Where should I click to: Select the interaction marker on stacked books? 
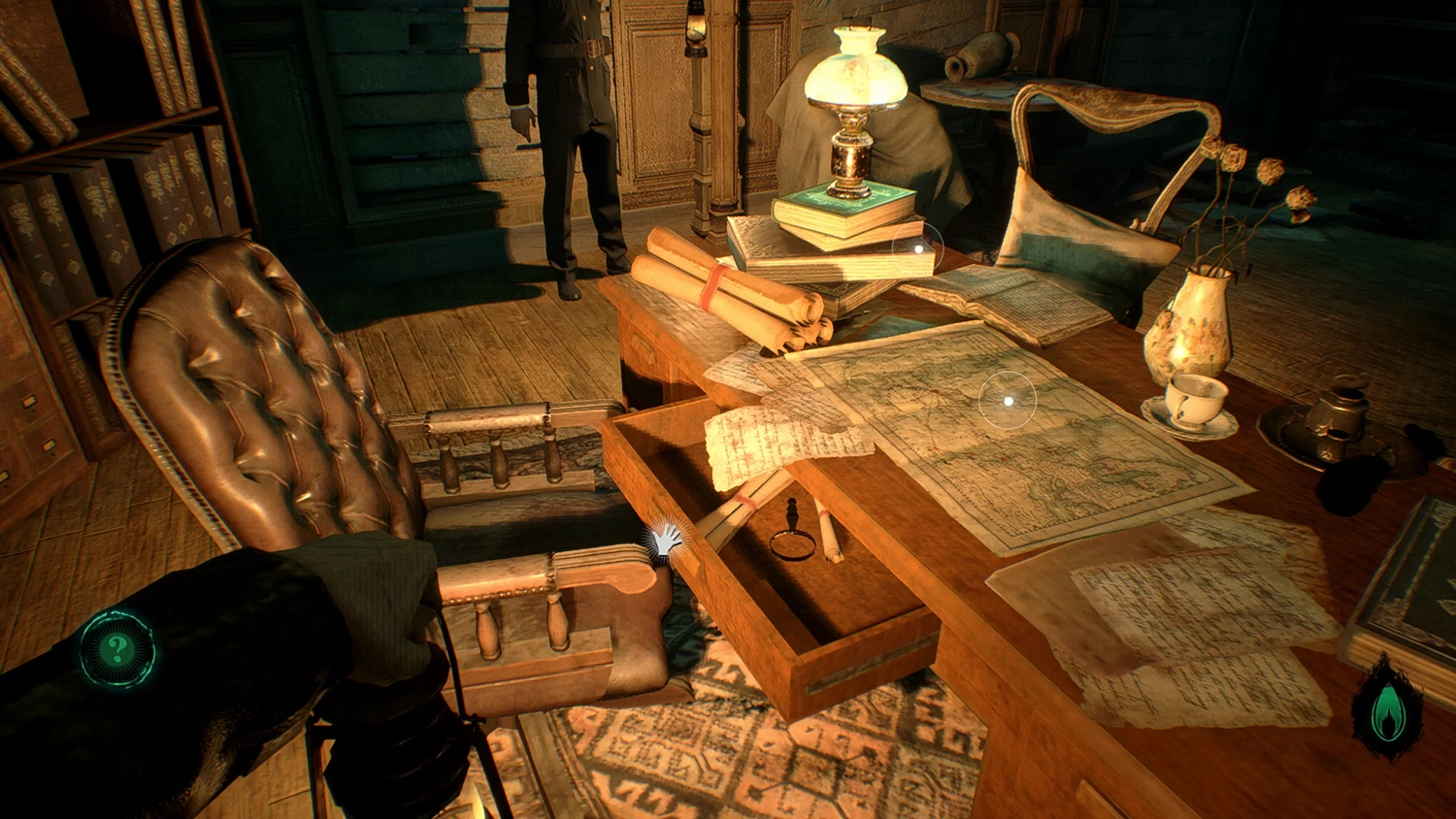tap(918, 248)
